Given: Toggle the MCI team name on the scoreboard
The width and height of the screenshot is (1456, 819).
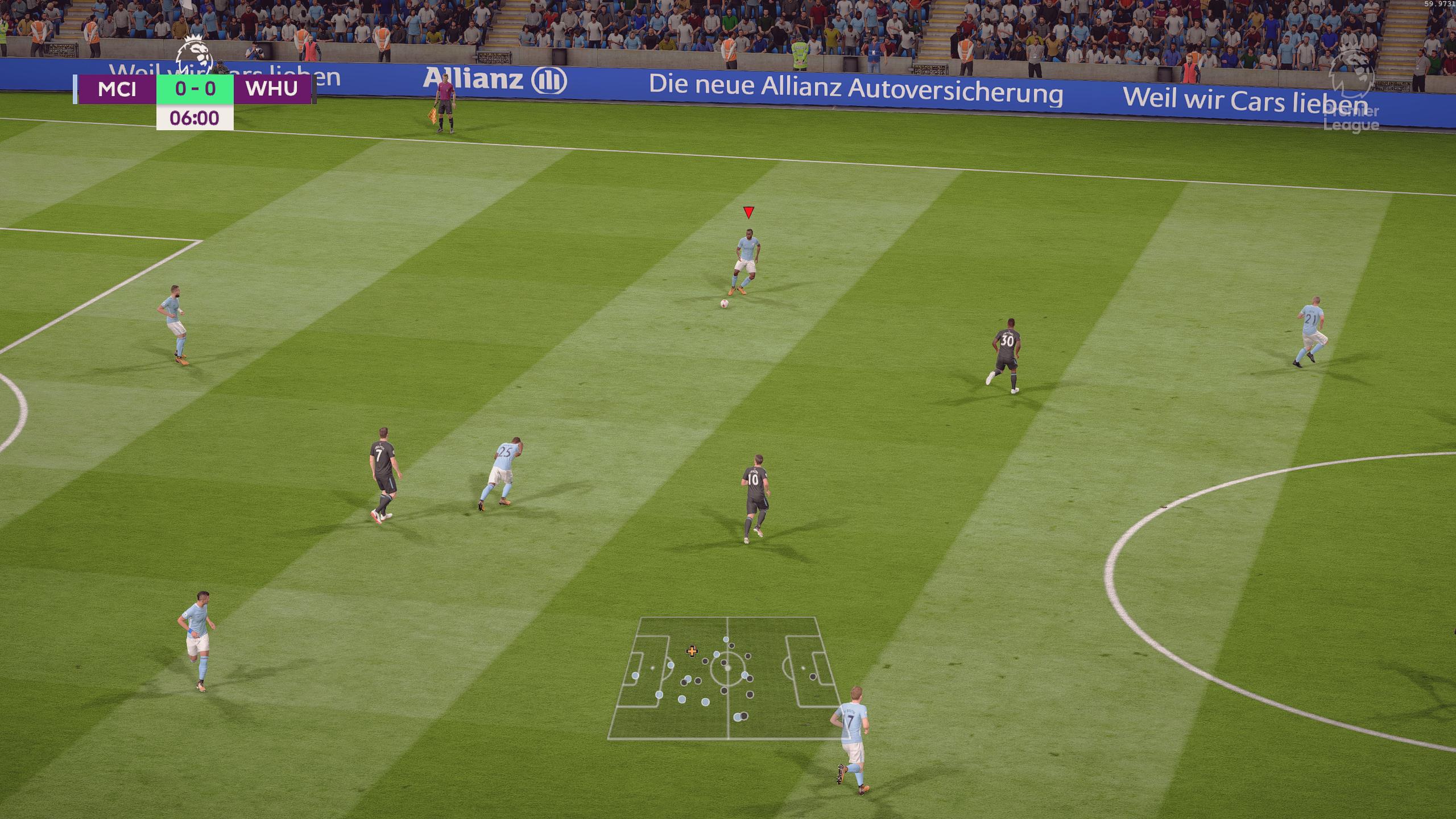Looking at the screenshot, I should [x=118, y=89].
